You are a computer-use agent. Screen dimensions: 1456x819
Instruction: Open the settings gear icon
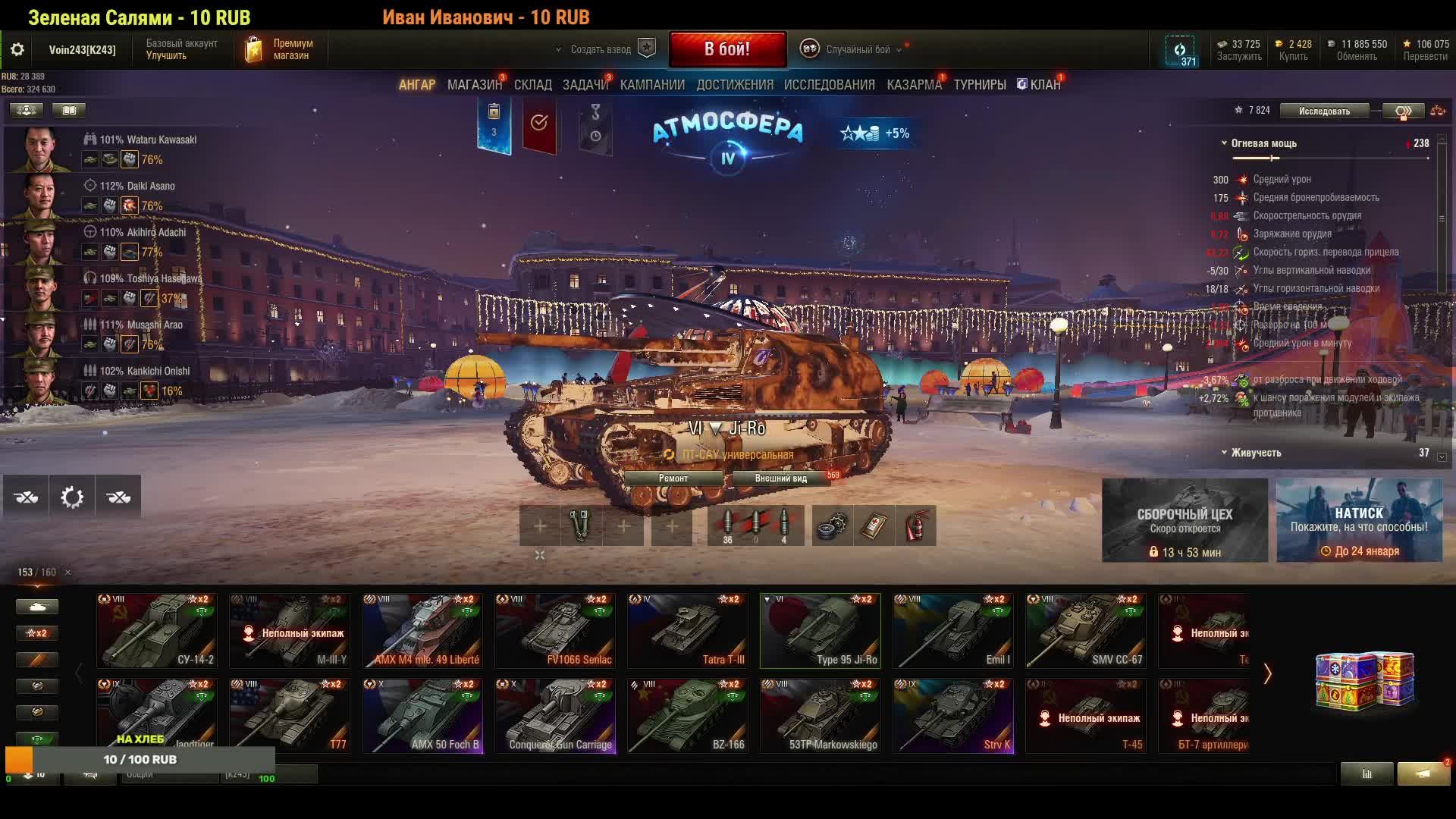pyautogui.click(x=17, y=50)
